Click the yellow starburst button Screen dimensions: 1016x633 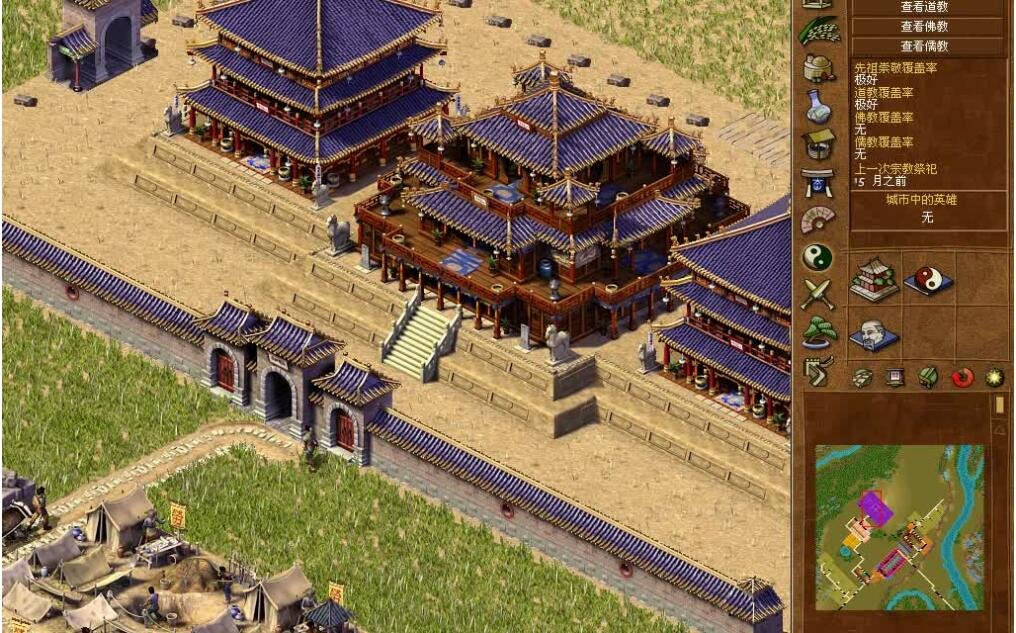tap(994, 377)
